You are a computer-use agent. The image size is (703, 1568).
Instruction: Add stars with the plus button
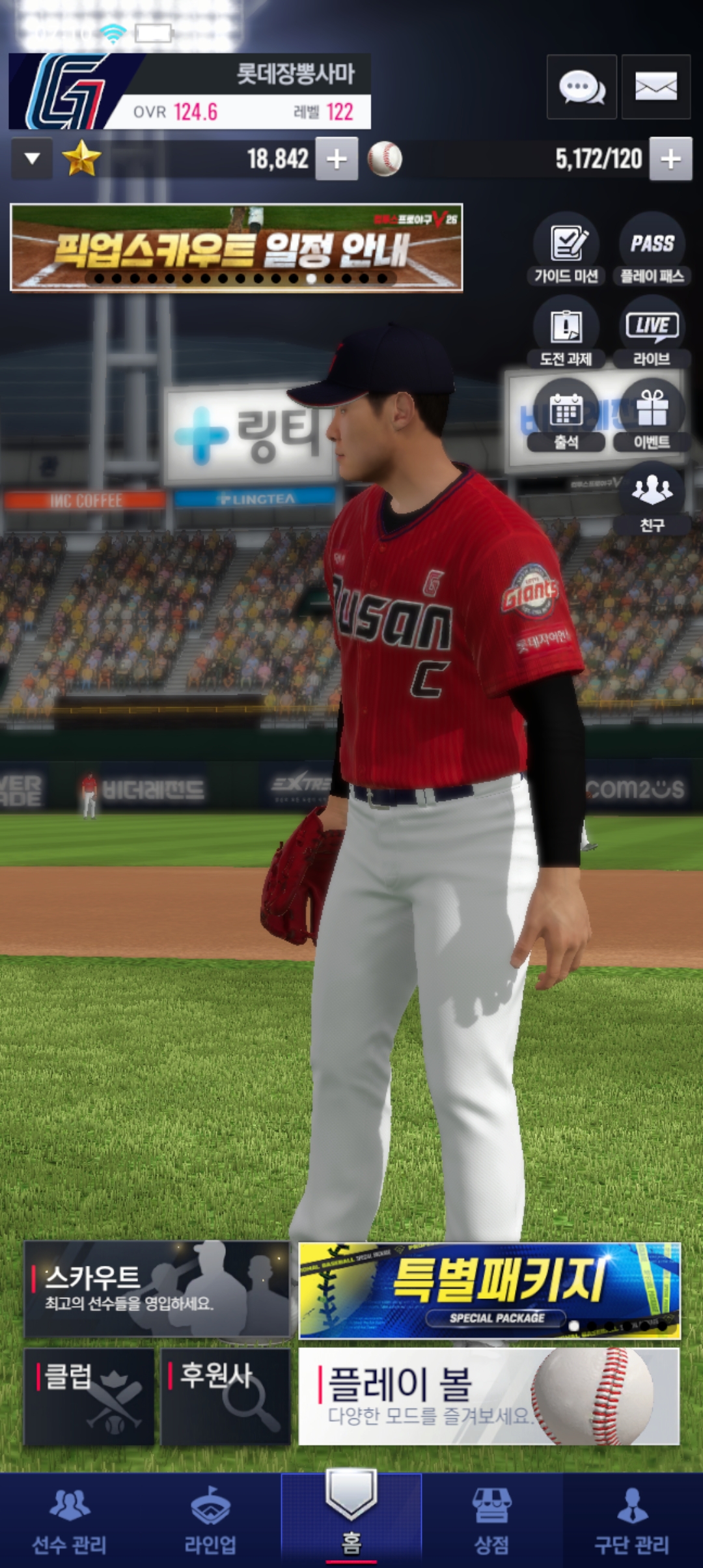[x=337, y=159]
